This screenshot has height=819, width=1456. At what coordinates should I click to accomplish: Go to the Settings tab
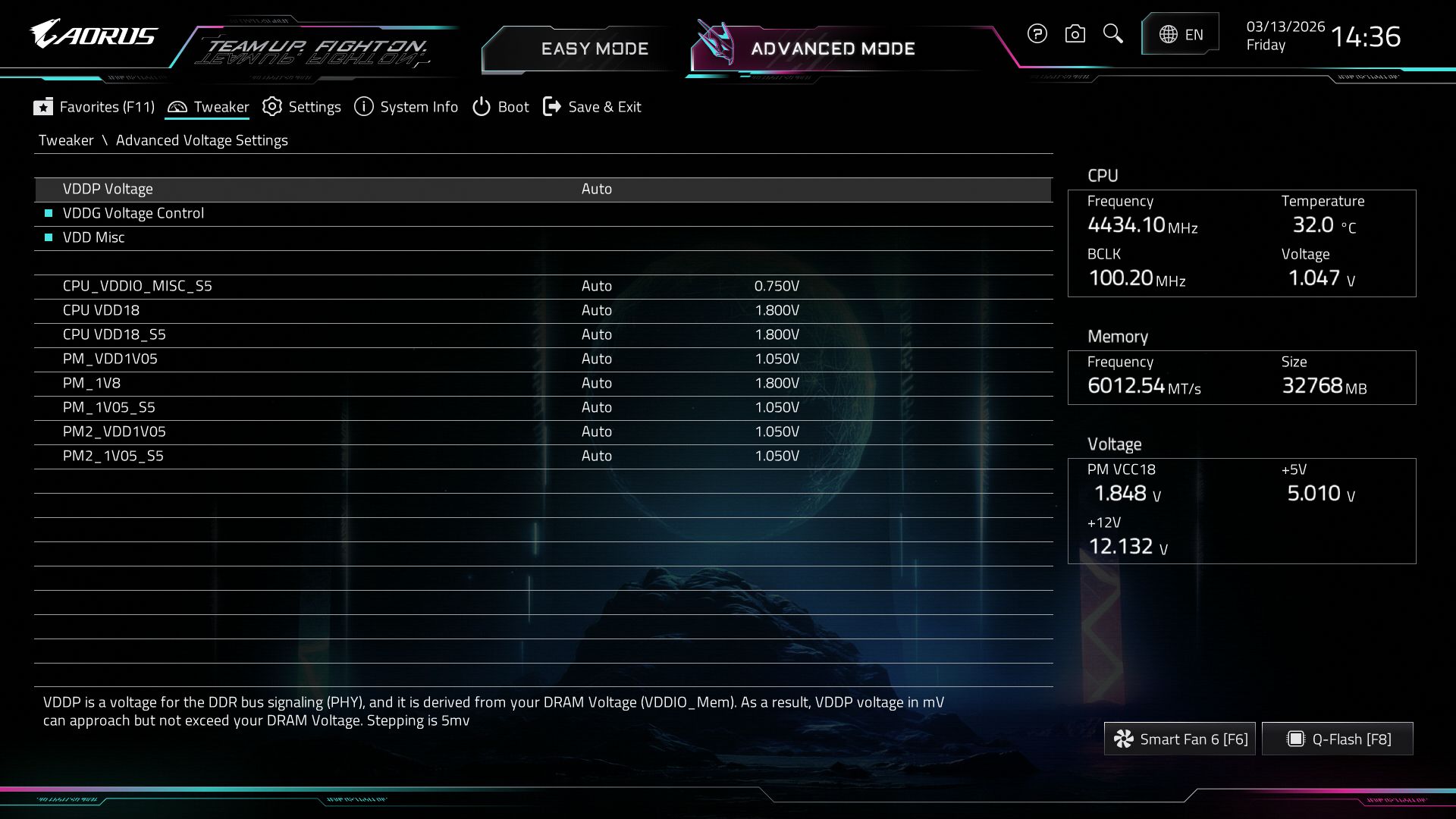[x=302, y=107]
